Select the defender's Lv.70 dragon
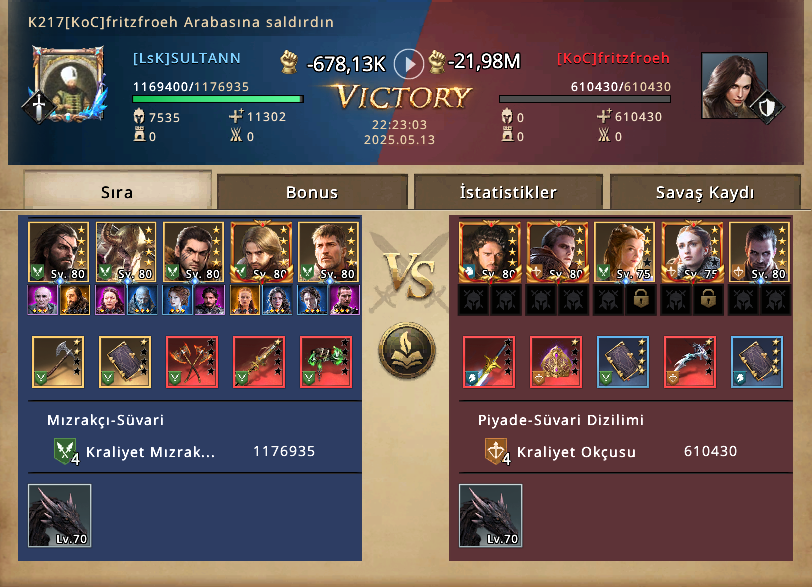812x587 pixels. tap(490, 516)
